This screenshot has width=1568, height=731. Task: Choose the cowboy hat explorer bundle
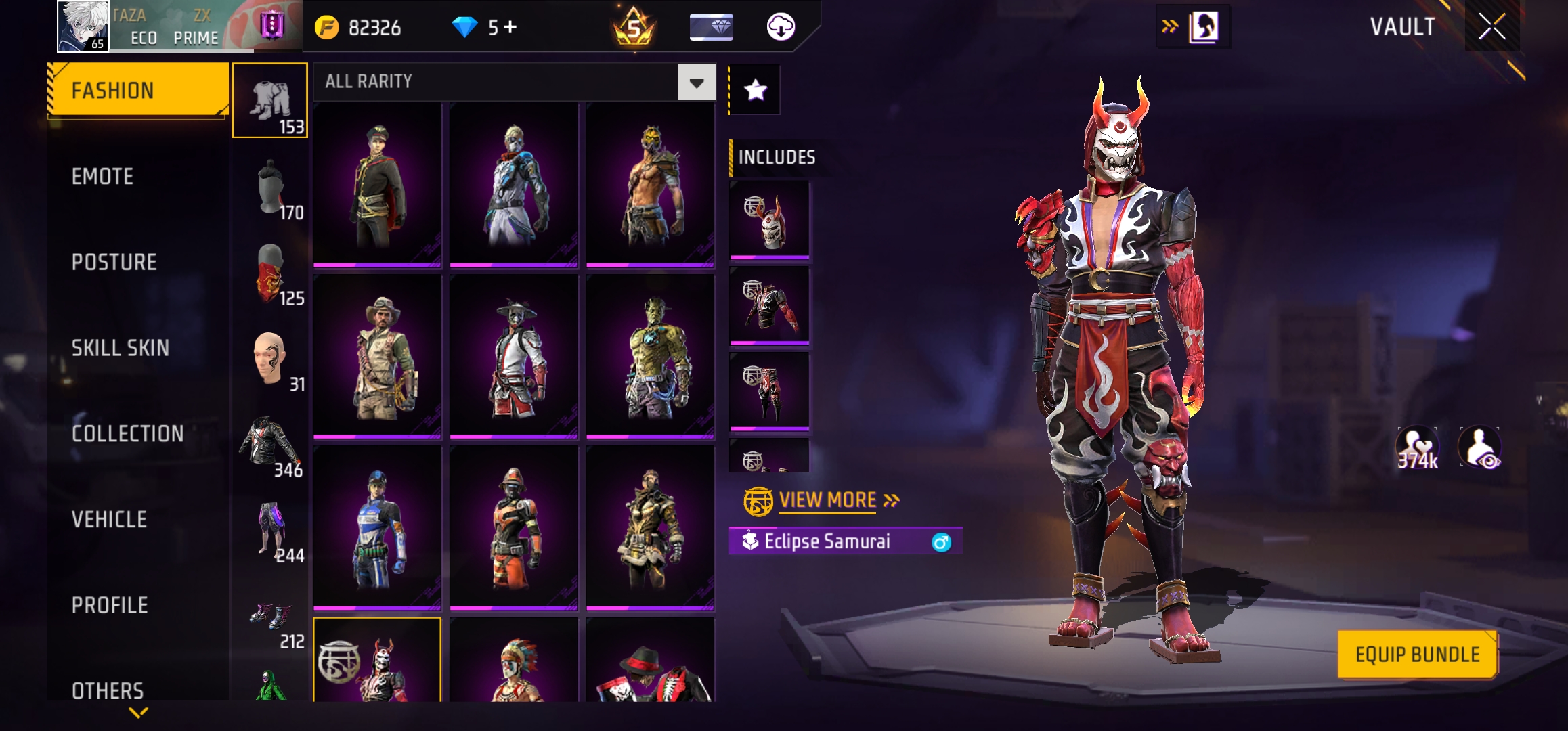coord(377,356)
